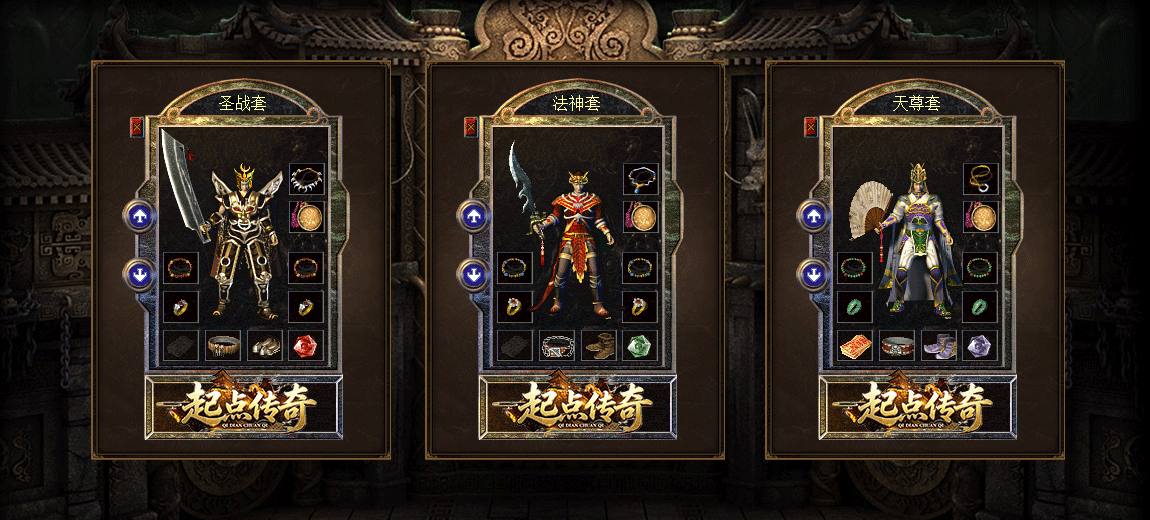Select the purple gem slot in 天尊套

(980, 346)
